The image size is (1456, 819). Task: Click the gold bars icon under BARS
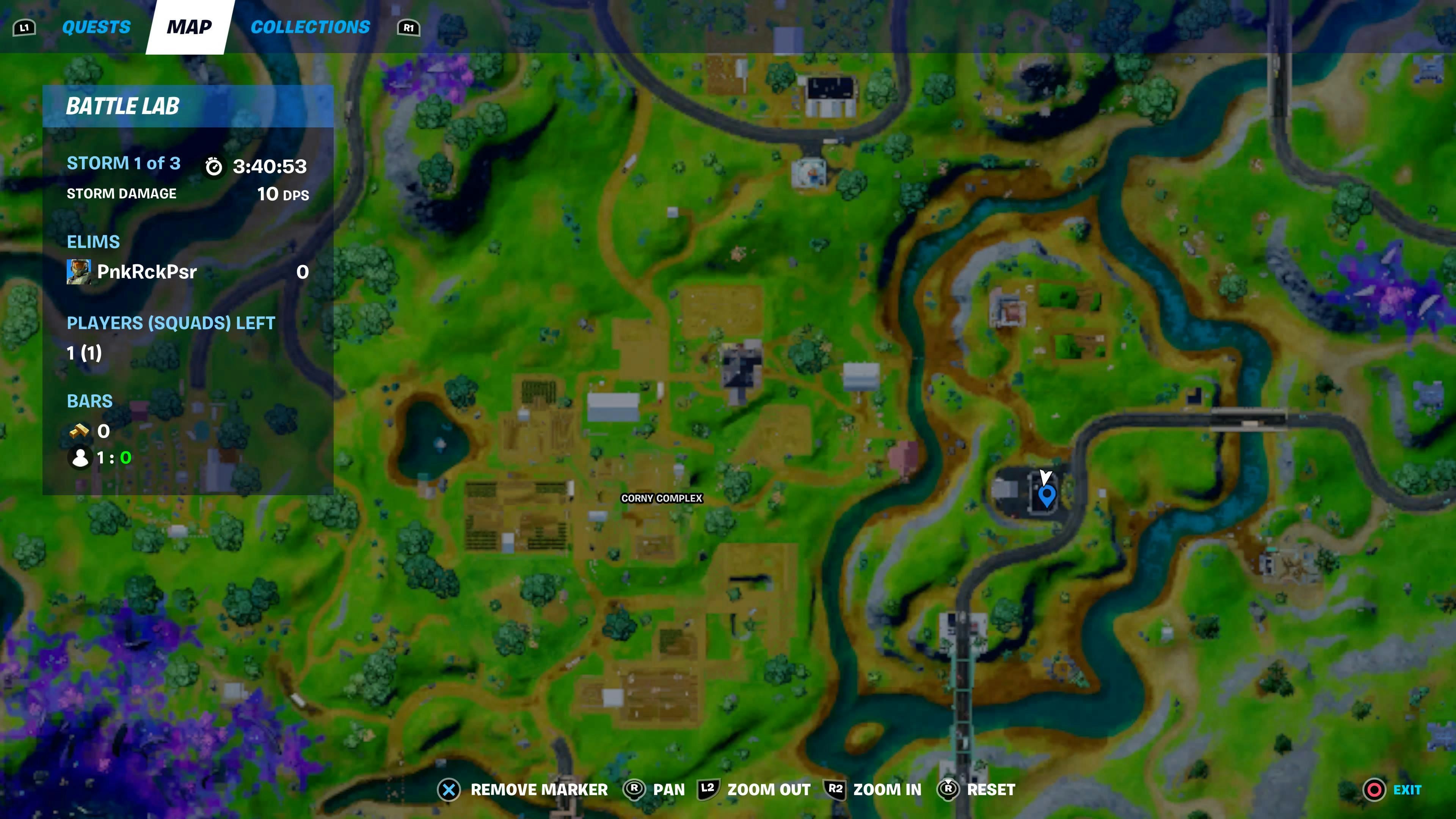80,431
